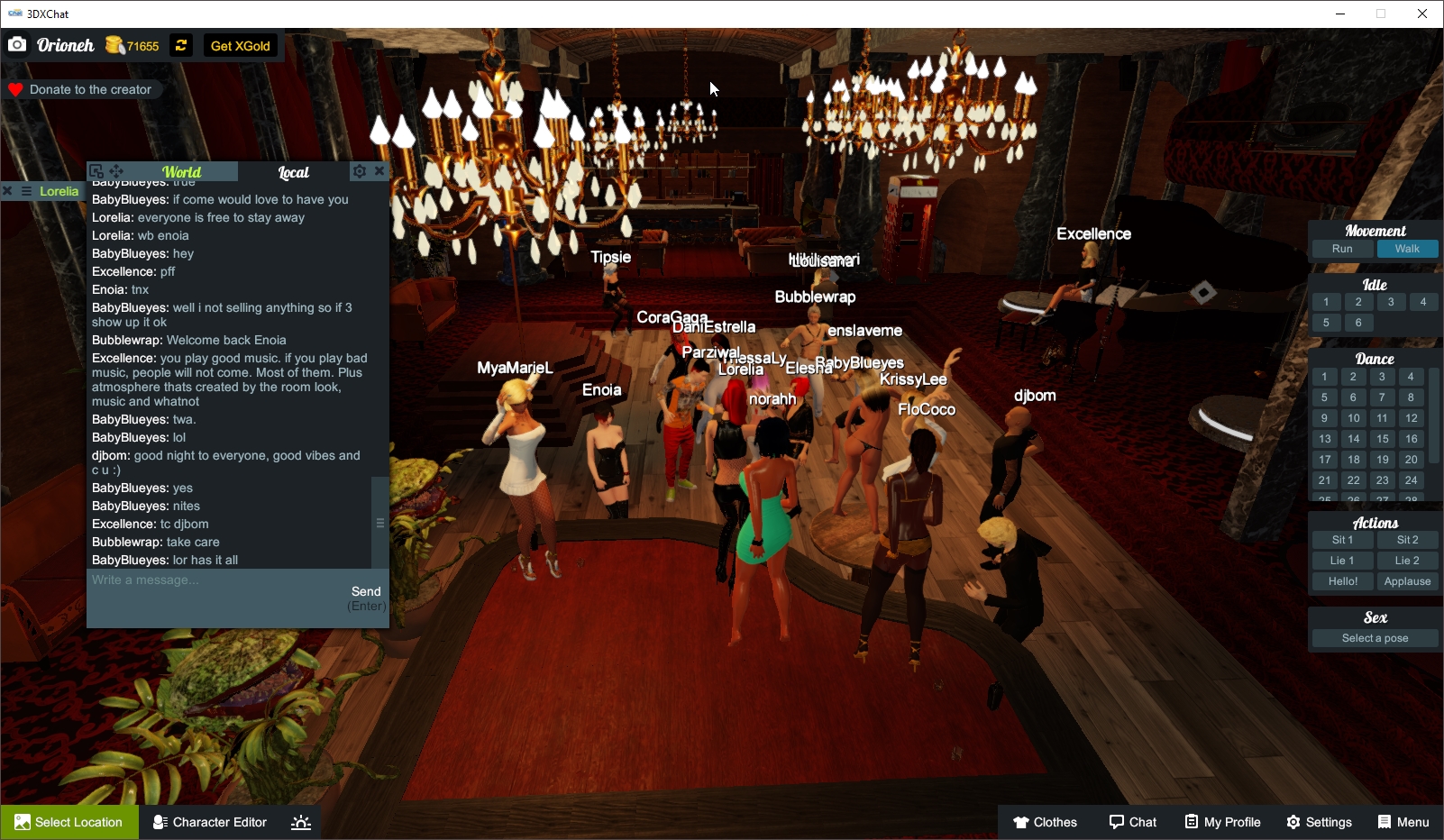Click the move arrows icon on the chat window
Viewport: 1444px width, 840px height.
pos(116,170)
